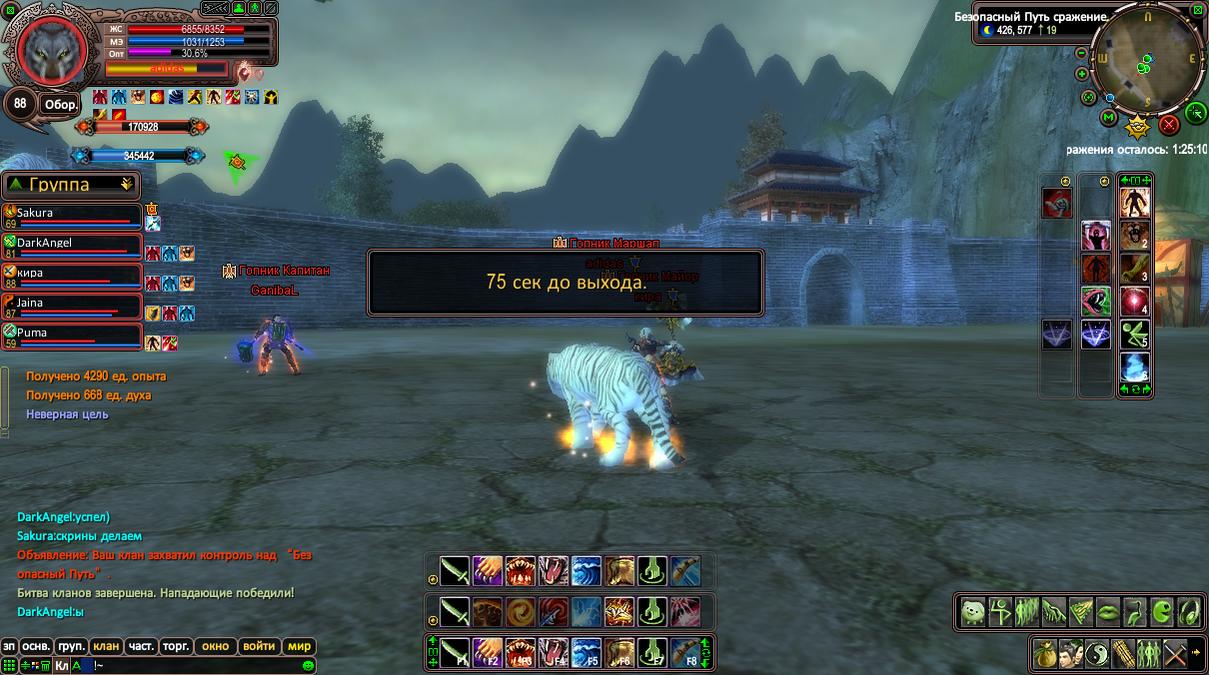The height and width of the screenshot is (675, 1209).
Task: Select the торг. chat tab
Action: [174, 646]
